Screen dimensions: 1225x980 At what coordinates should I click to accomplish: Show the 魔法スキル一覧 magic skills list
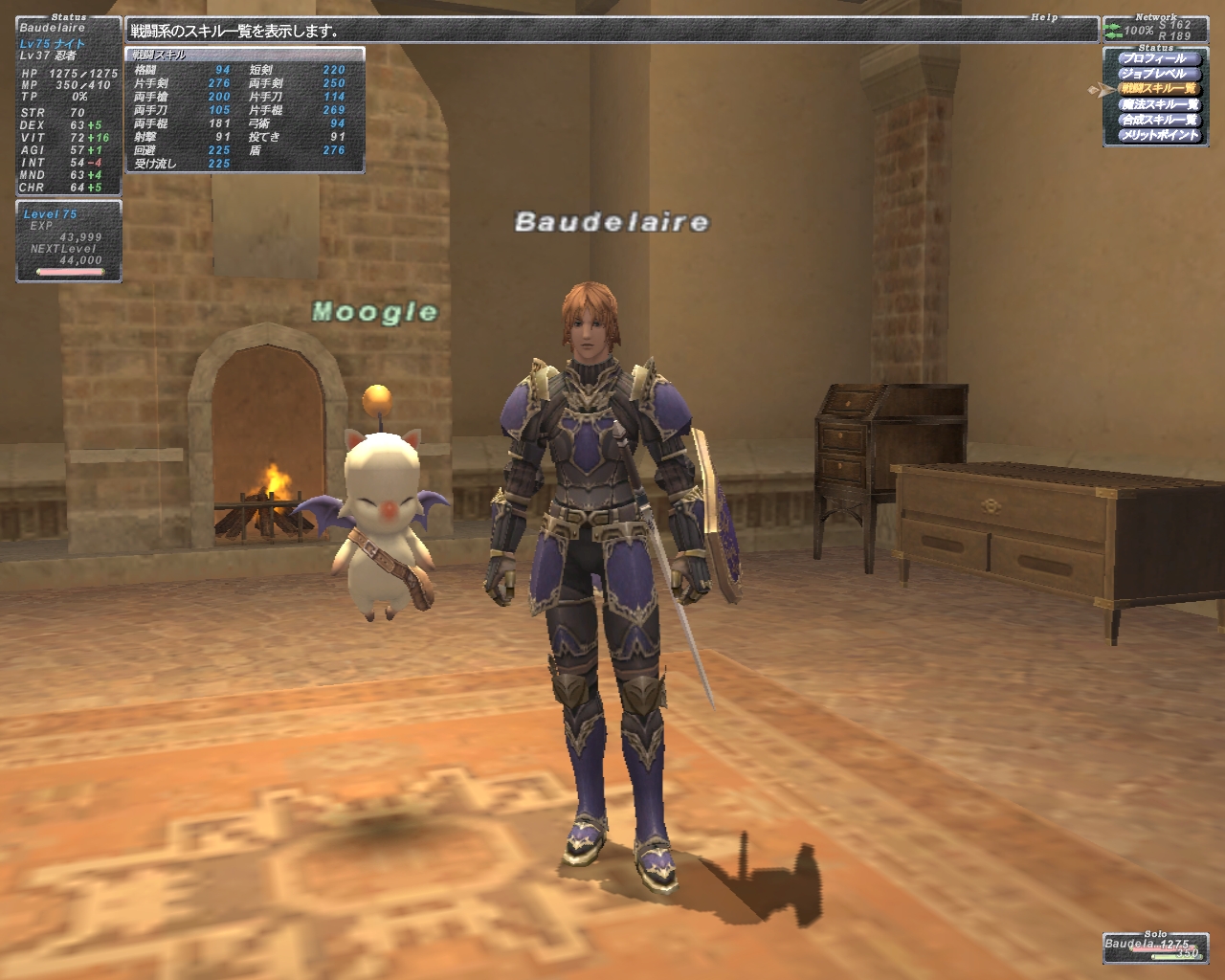(1159, 104)
